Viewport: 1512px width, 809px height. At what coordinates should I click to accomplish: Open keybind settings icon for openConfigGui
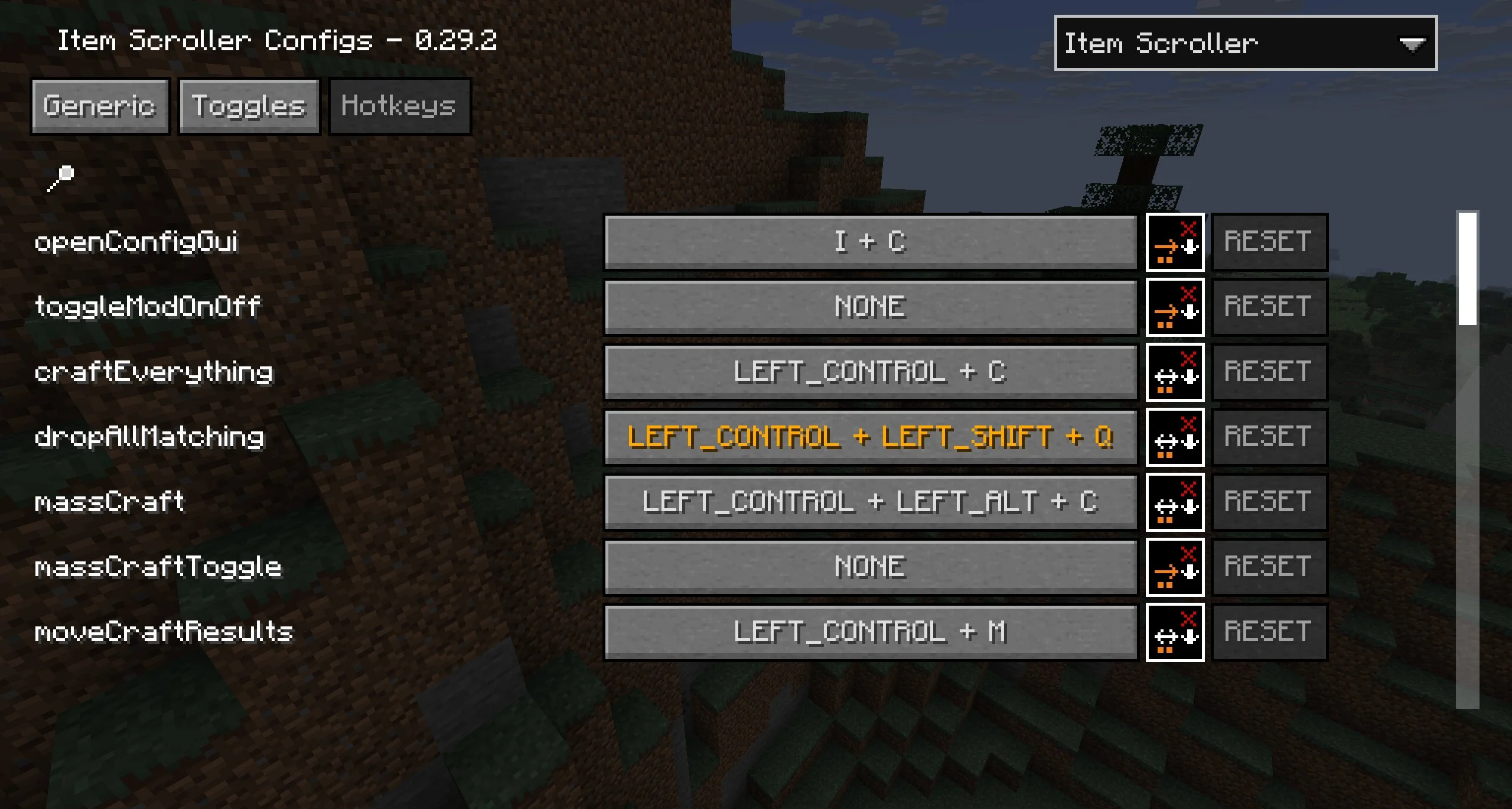(1175, 242)
